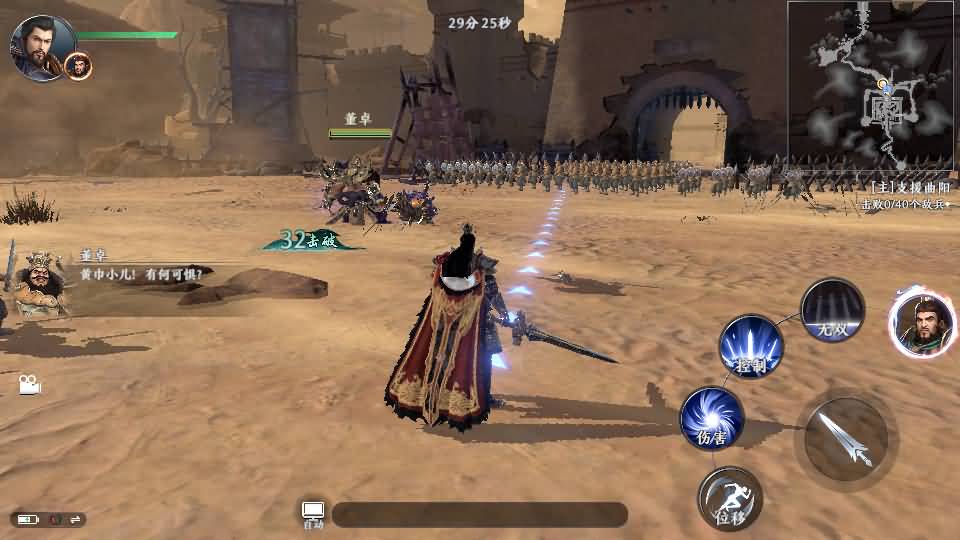Image resolution: width=960 pixels, height=540 pixels.
Task: Hit the sword basic attack button
Action: pyautogui.click(x=846, y=438)
